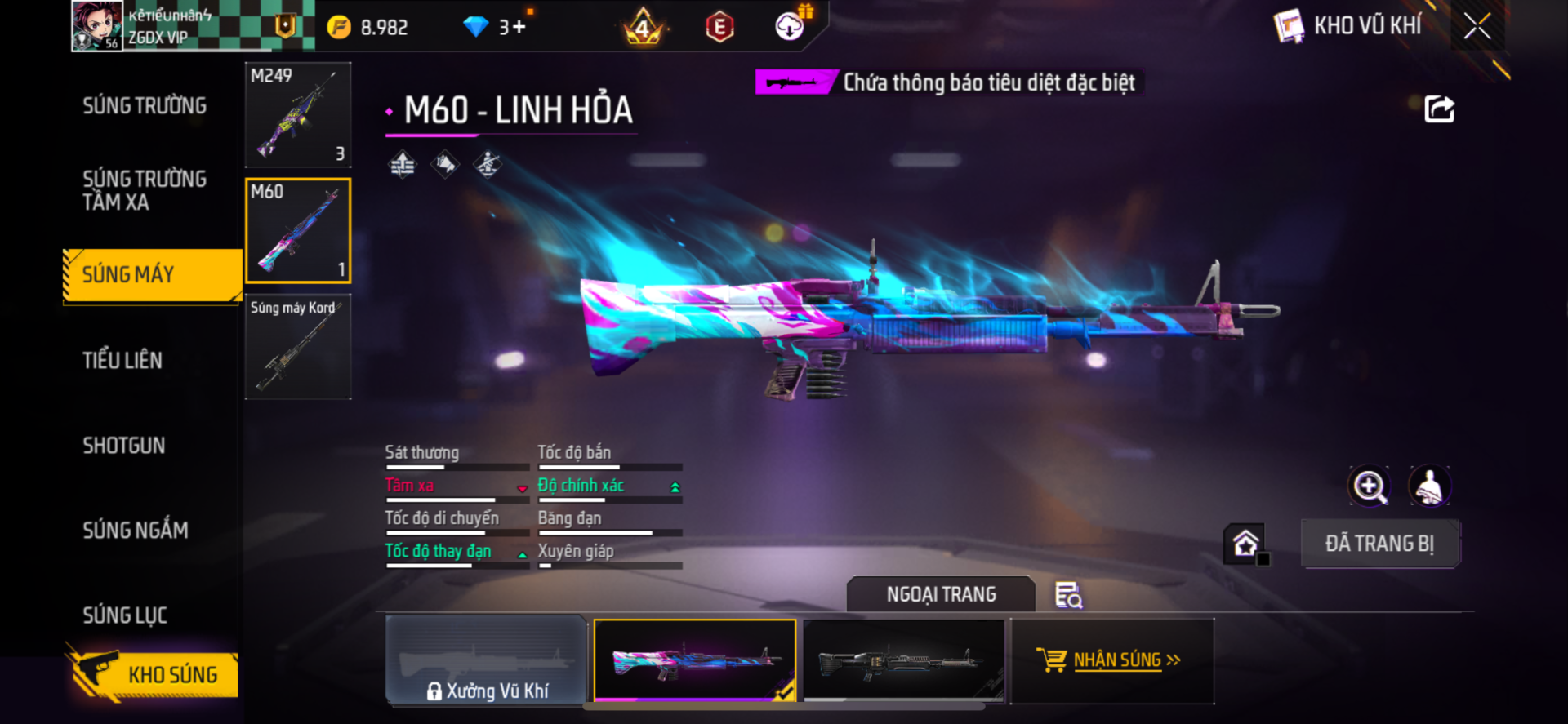Add diamonds with the plus button
This screenshot has height=724, width=1568.
519,27
